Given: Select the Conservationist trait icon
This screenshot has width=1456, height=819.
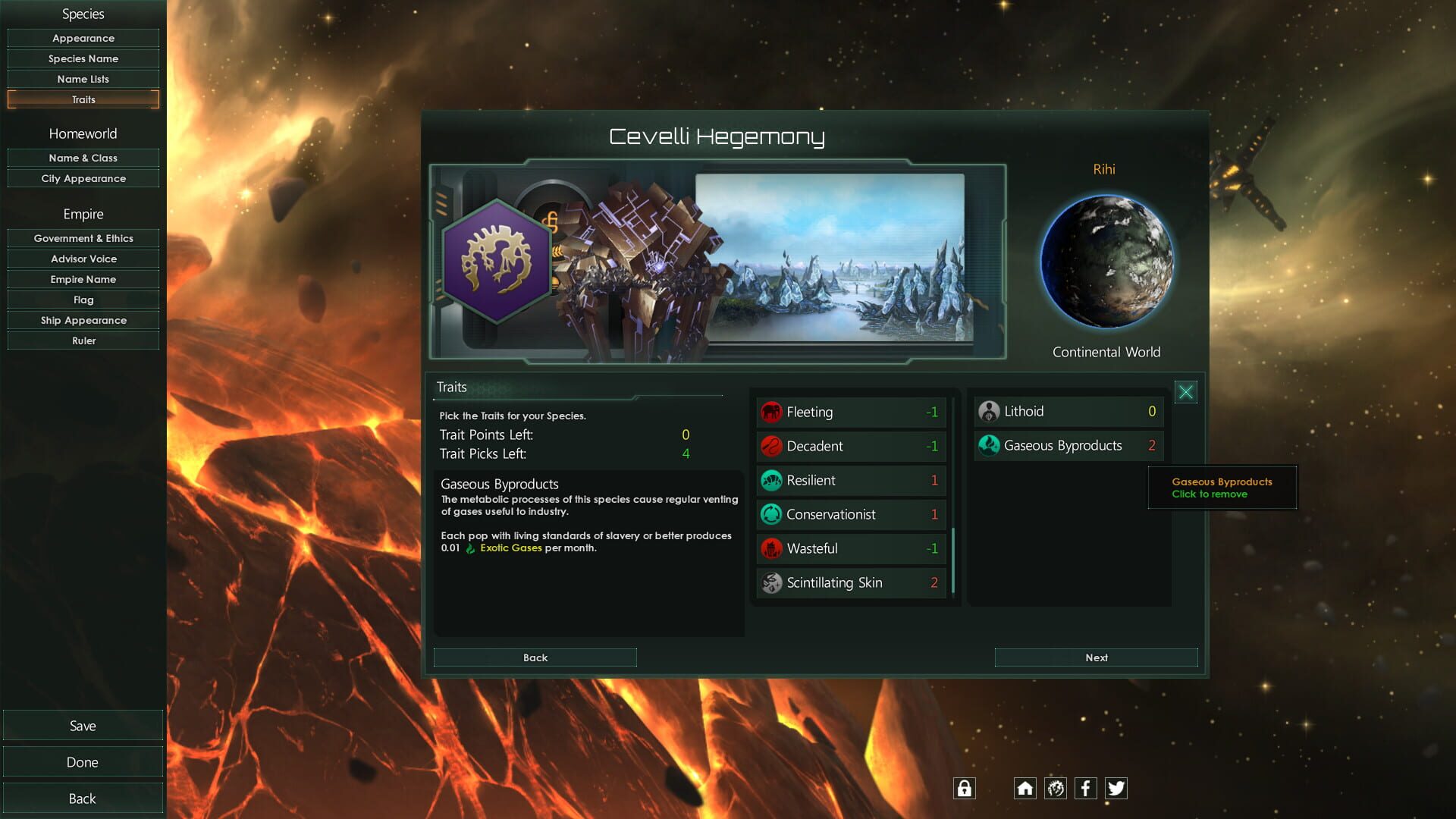Looking at the screenshot, I should (771, 514).
